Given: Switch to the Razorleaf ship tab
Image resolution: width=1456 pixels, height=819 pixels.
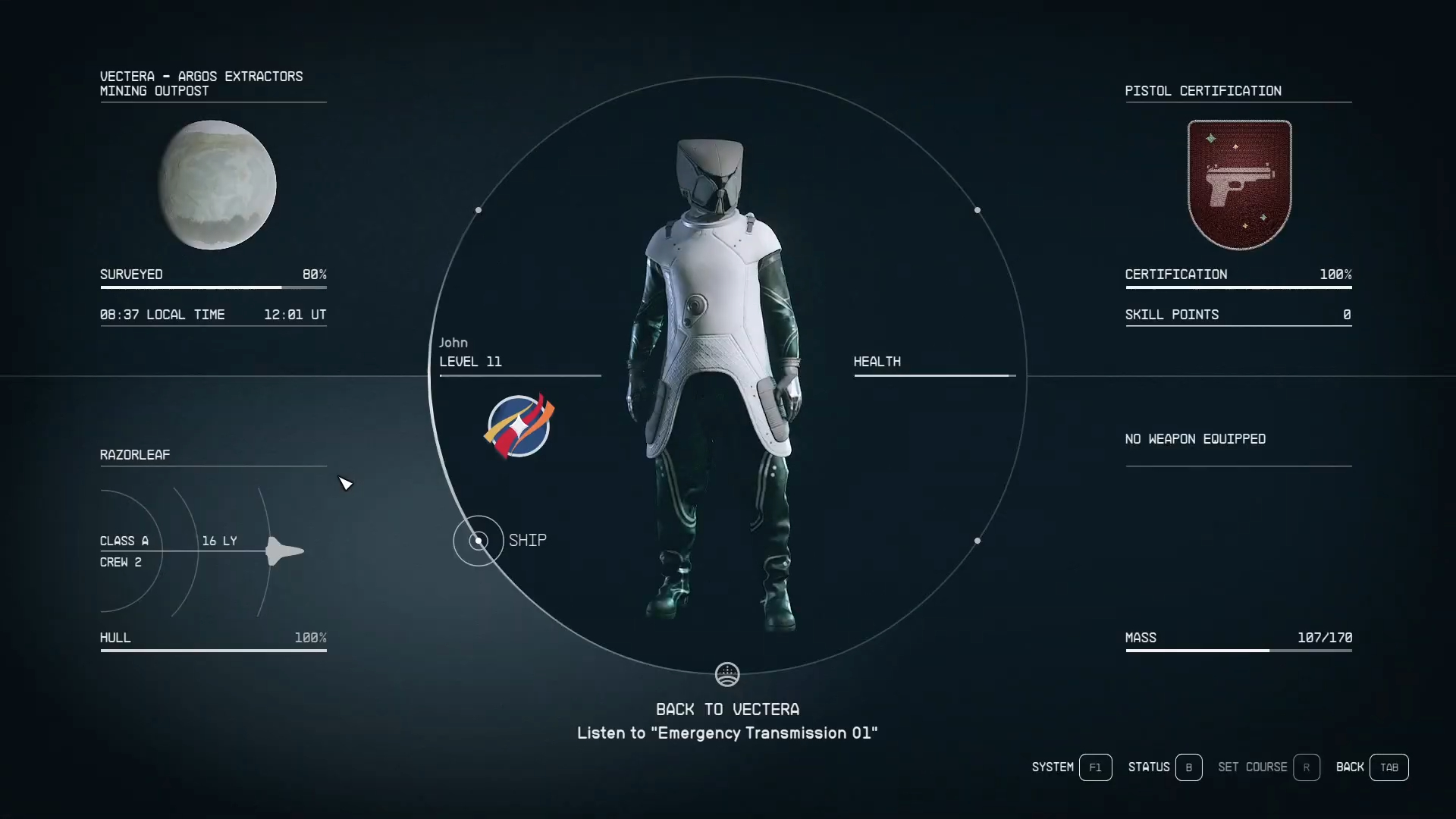Looking at the screenshot, I should [134, 454].
